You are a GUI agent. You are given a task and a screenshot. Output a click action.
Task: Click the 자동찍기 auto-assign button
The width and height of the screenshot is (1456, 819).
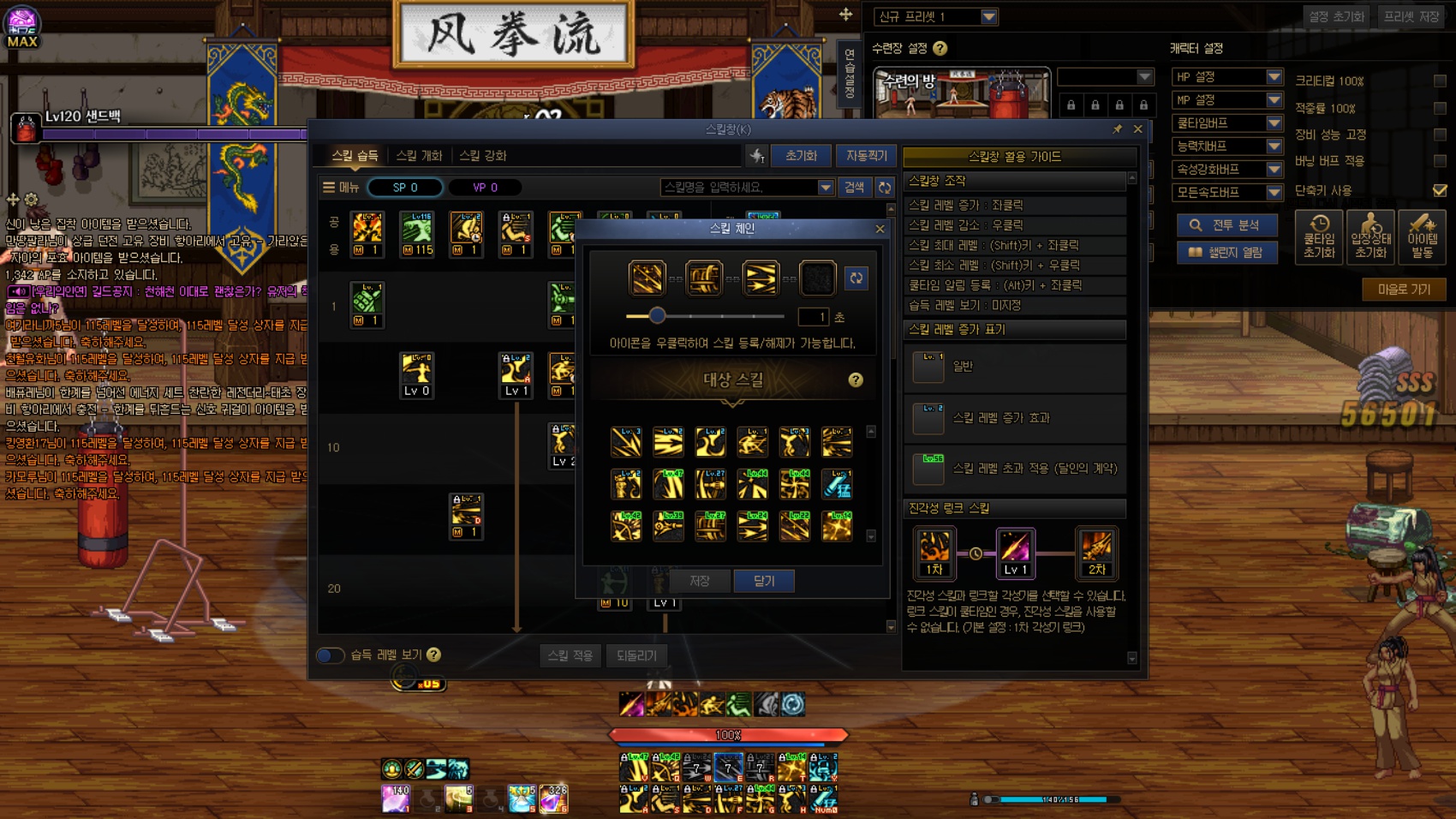pyautogui.click(x=866, y=155)
